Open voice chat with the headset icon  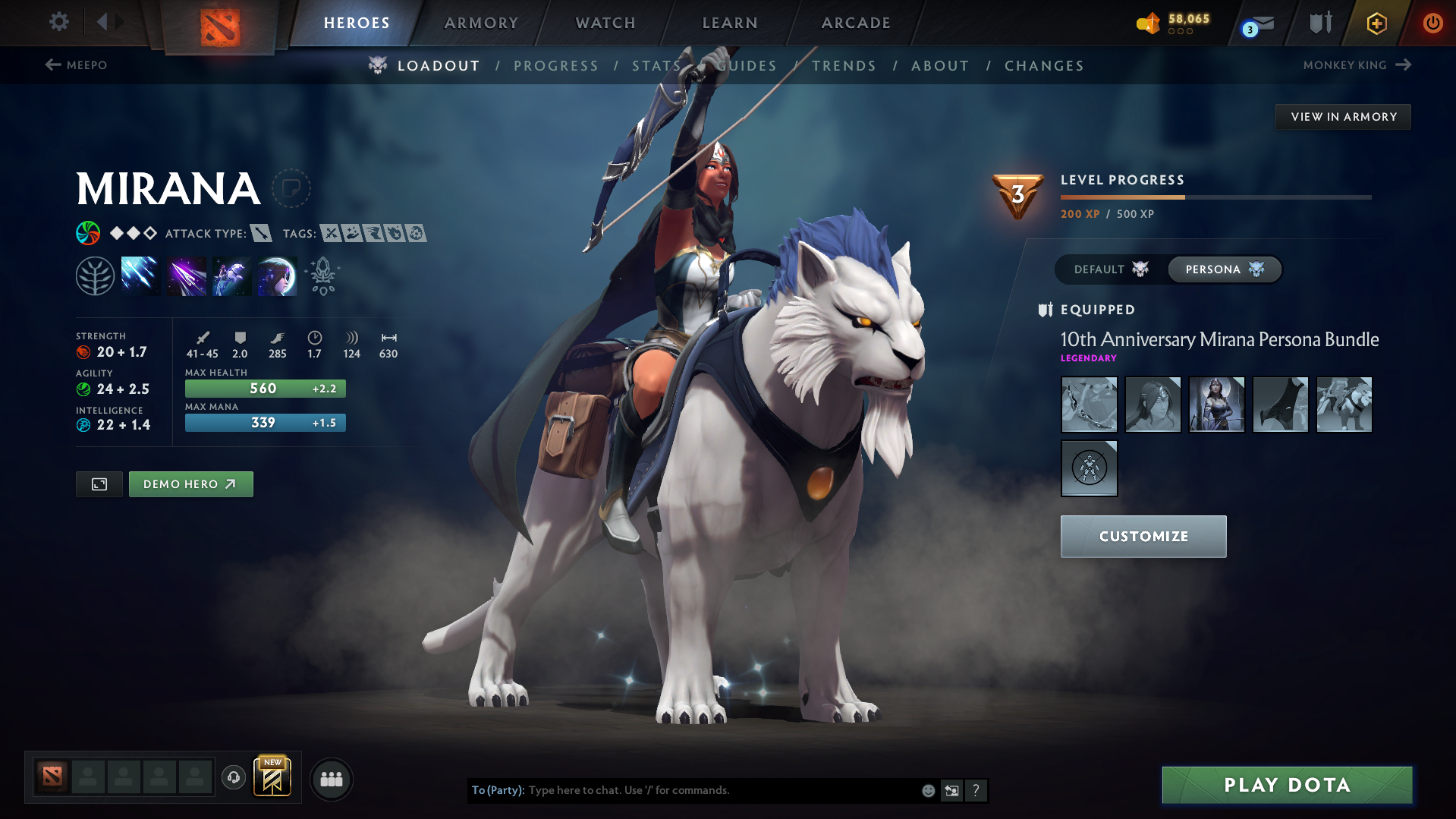tap(233, 778)
